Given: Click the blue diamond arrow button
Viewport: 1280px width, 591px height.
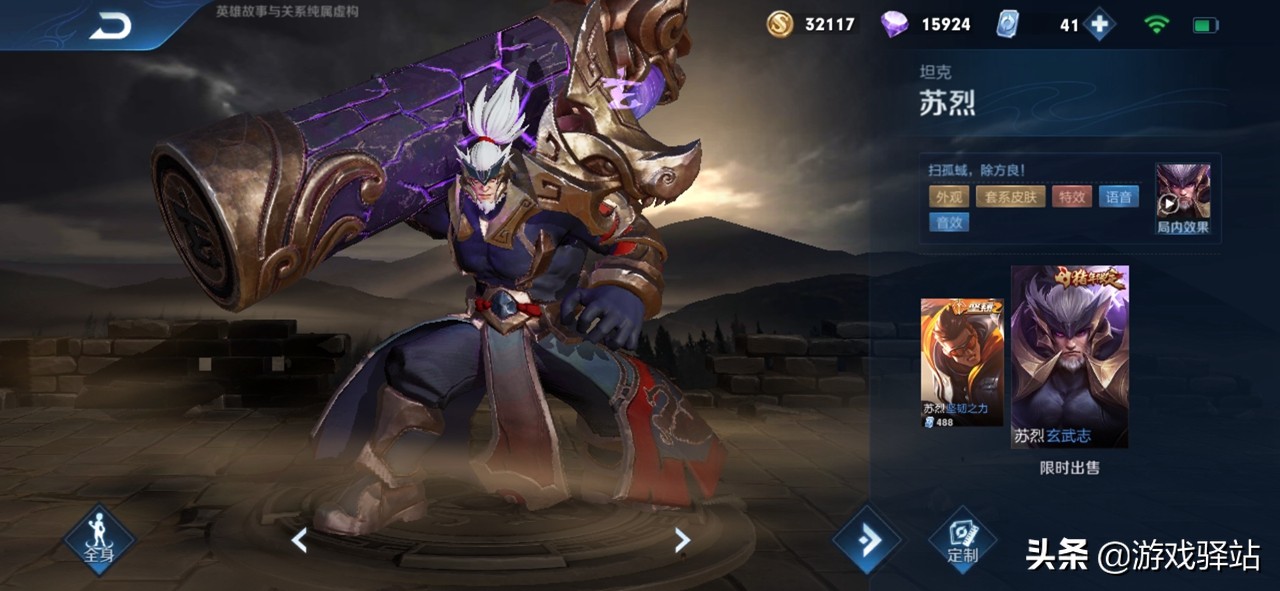Looking at the screenshot, I should click(866, 540).
